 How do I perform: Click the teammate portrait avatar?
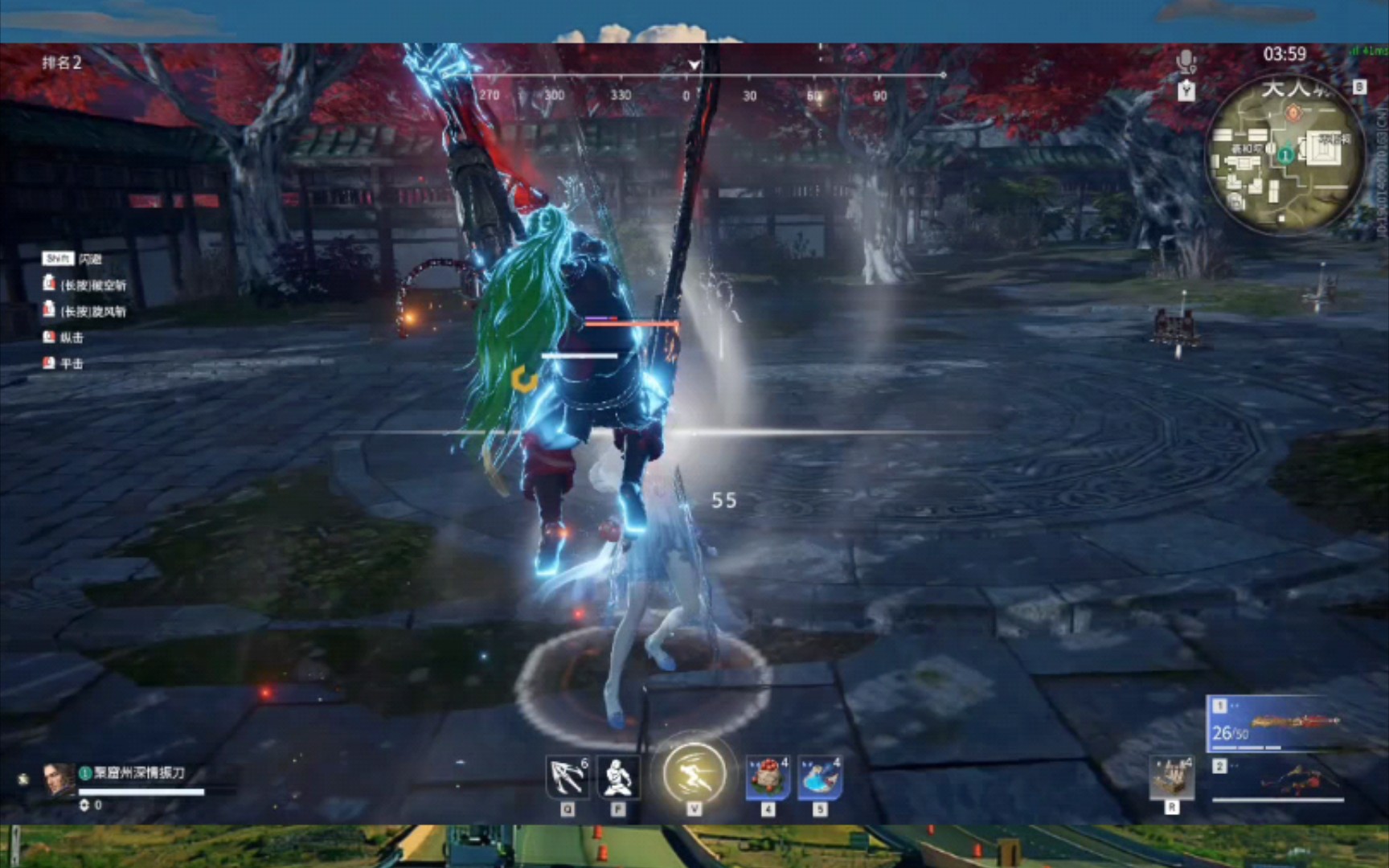point(58,779)
